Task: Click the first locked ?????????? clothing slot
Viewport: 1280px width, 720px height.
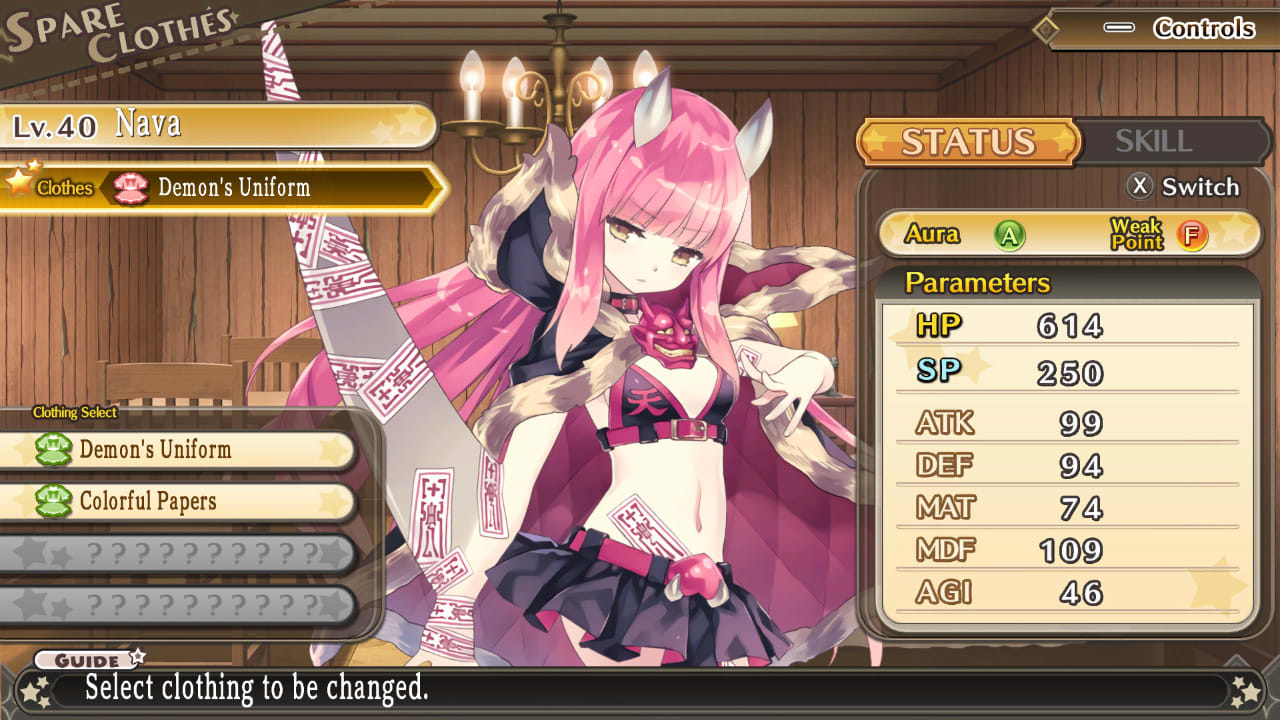Action: [x=180, y=553]
